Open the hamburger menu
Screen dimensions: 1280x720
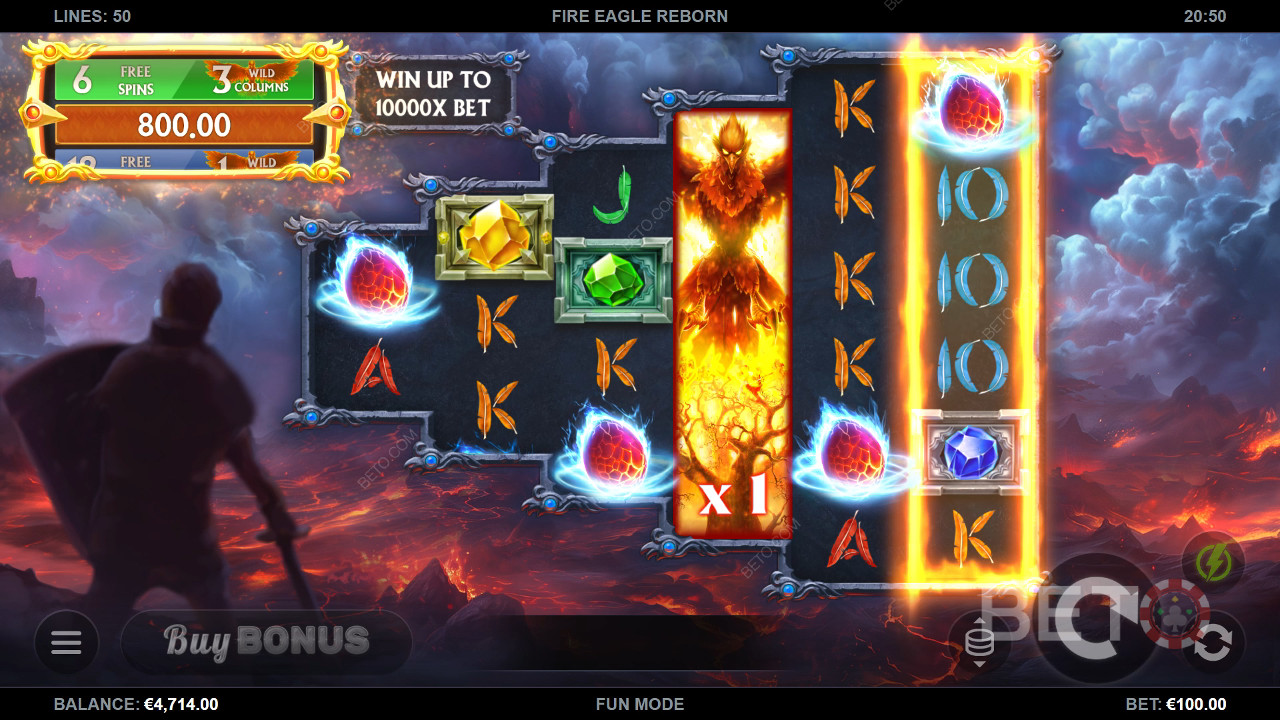tap(66, 642)
